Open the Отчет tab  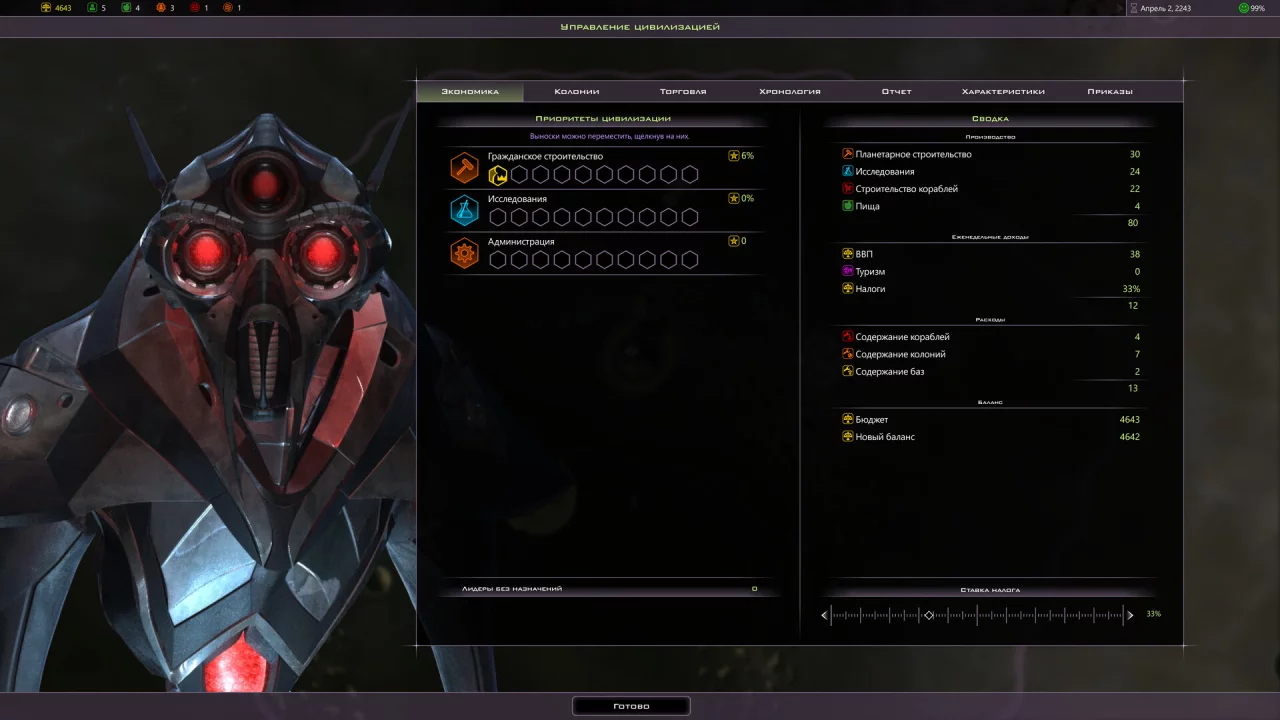click(896, 91)
